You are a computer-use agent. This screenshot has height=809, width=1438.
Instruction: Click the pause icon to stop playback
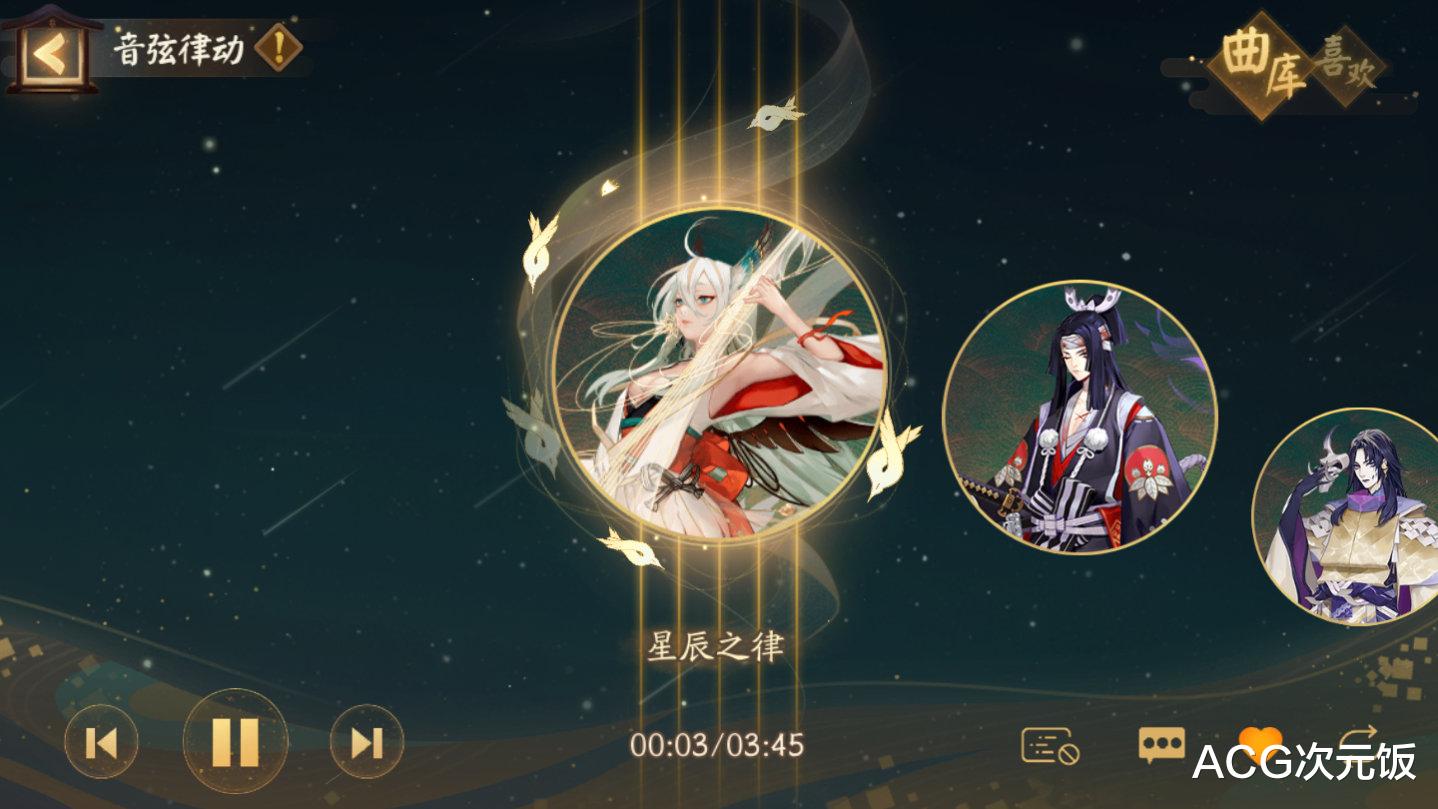pos(236,742)
